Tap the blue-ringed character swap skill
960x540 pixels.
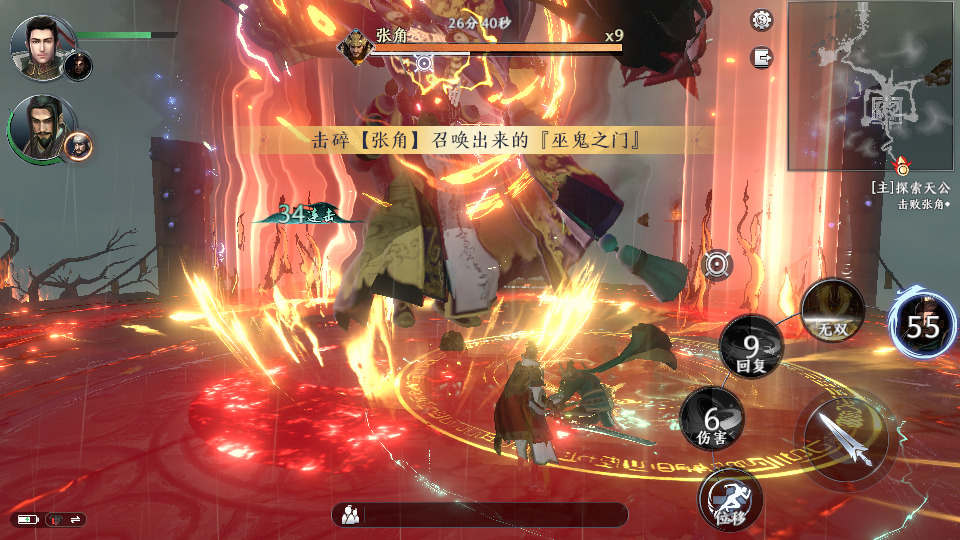pos(922,326)
